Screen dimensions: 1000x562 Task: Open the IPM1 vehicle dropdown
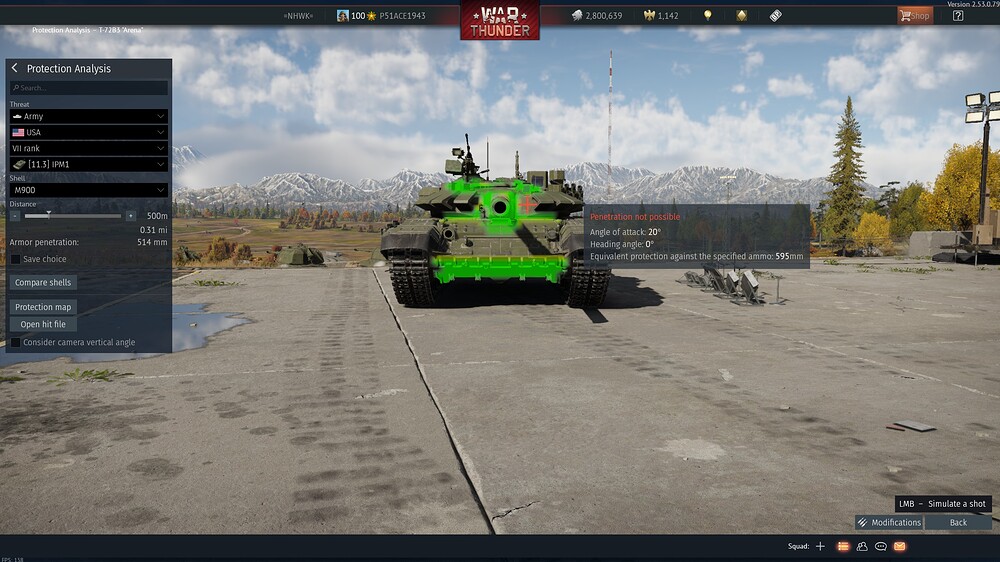tap(89, 164)
